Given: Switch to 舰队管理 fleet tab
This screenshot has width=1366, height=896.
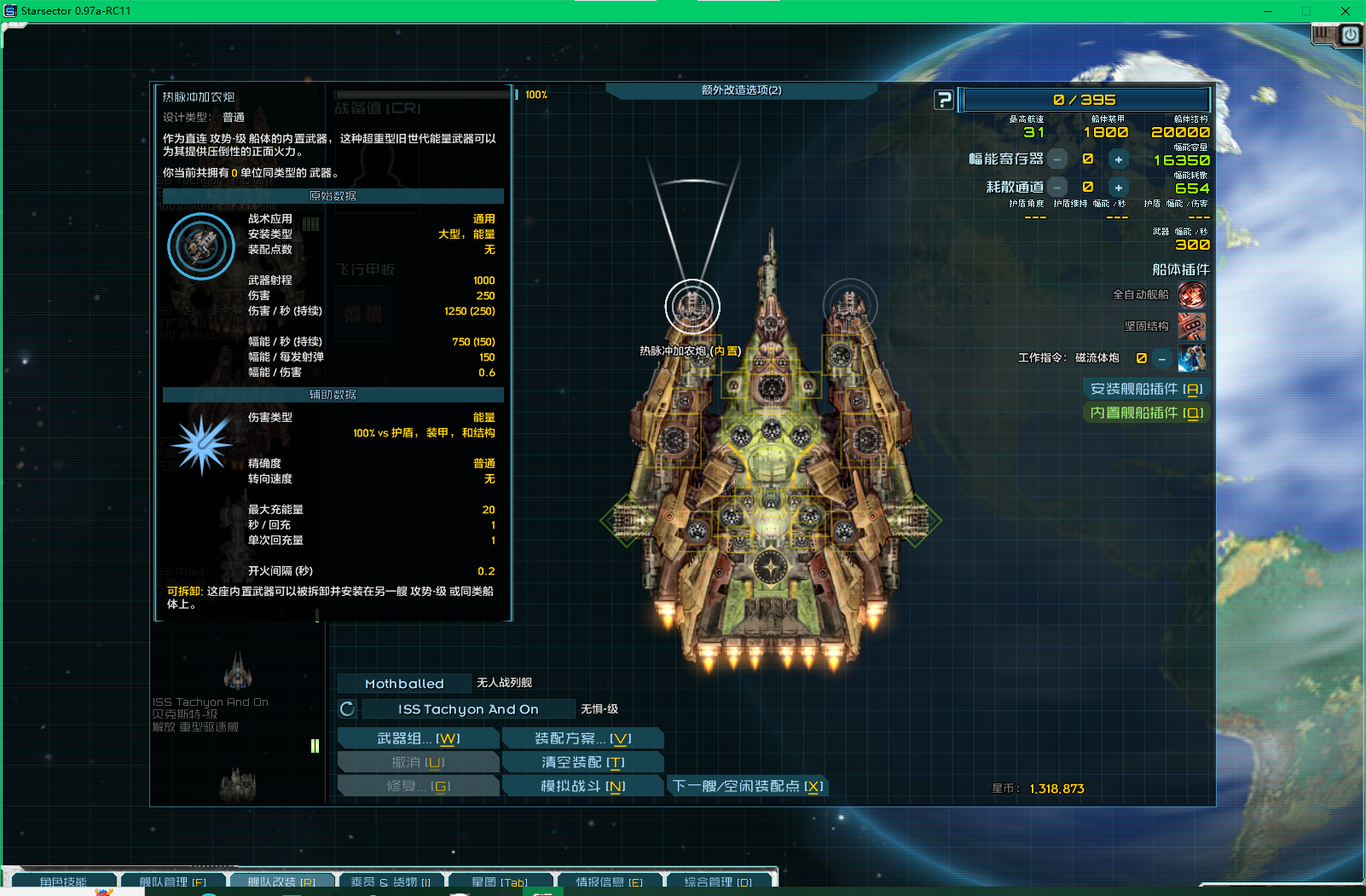Looking at the screenshot, I should (x=172, y=882).
